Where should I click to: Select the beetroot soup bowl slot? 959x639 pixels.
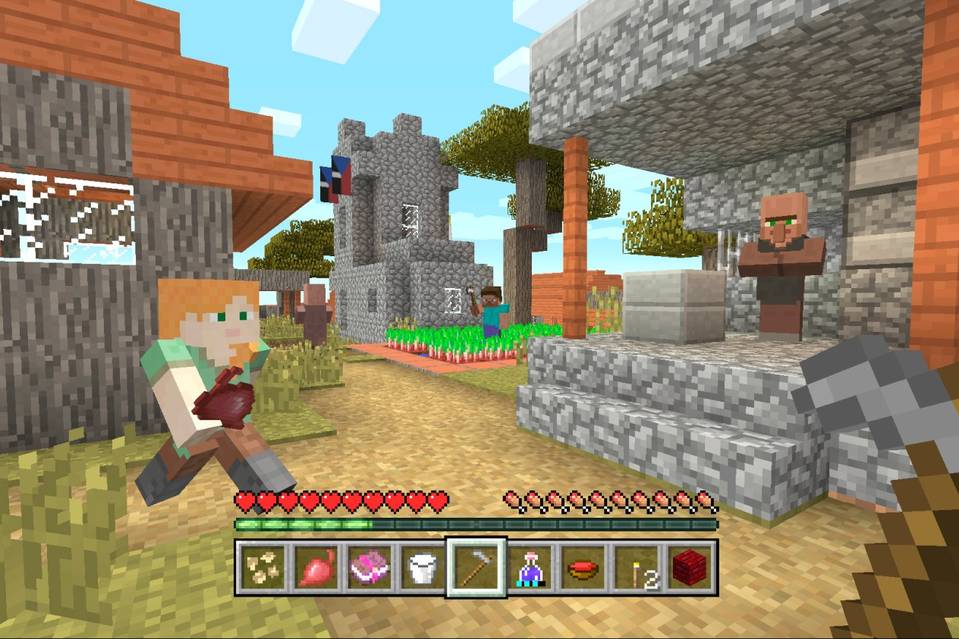pyautogui.click(x=583, y=568)
